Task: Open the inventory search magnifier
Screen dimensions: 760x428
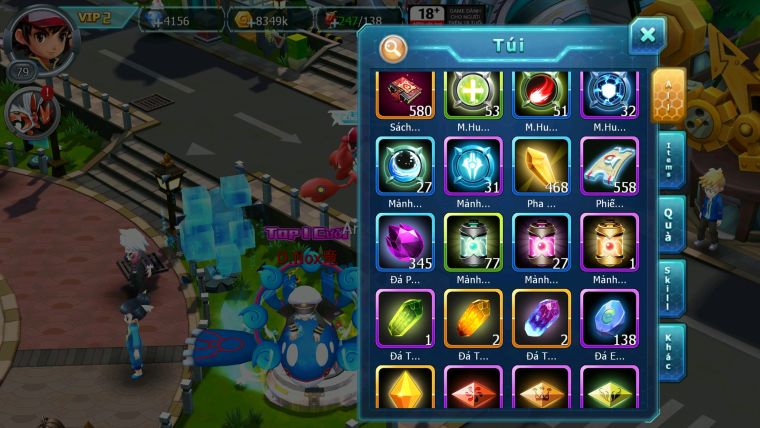Action: click(x=394, y=48)
